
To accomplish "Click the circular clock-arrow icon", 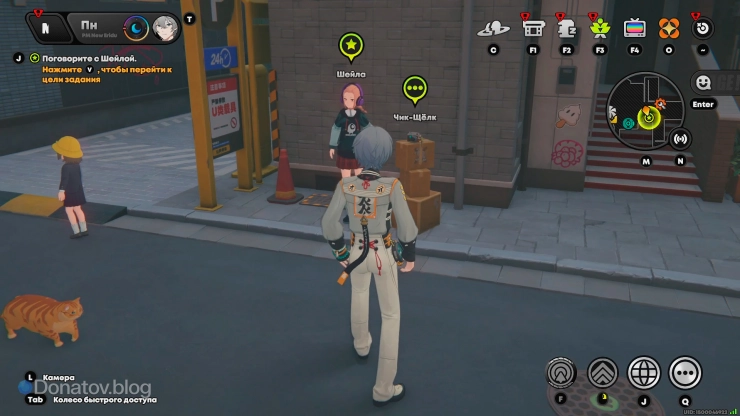I will (x=703, y=27).
